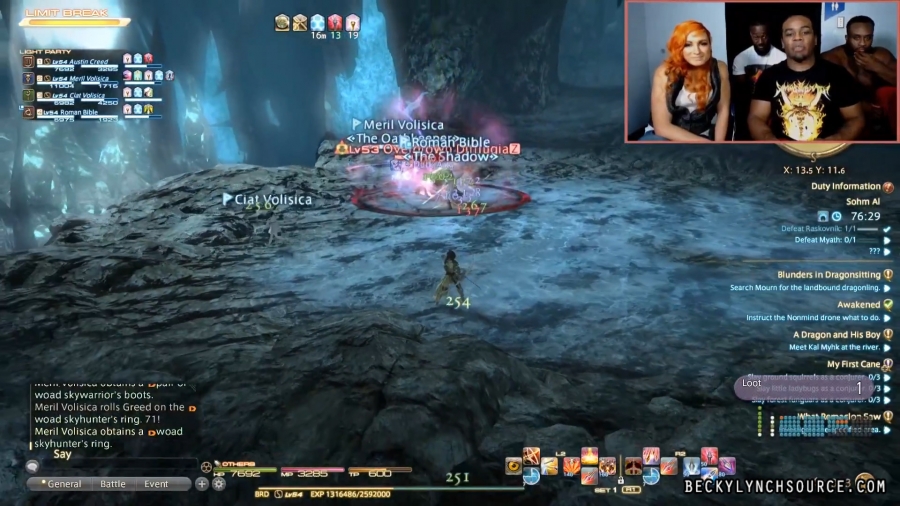Switch to the General chat tab
Image resolution: width=900 pixels, height=506 pixels.
pos(65,484)
